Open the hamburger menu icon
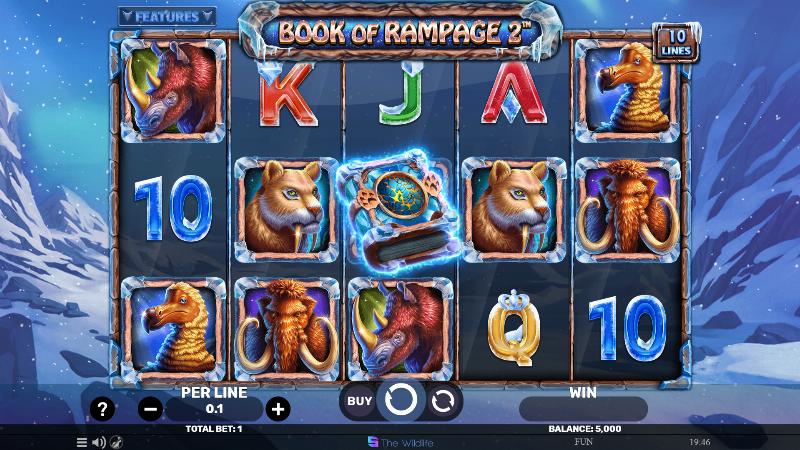Viewport: 800px width, 450px height. (82, 441)
